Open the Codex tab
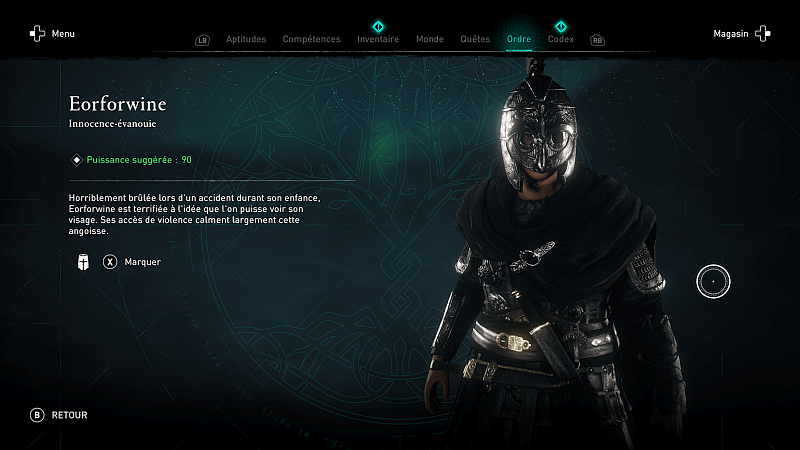800x450 pixels. click(561, 39)
